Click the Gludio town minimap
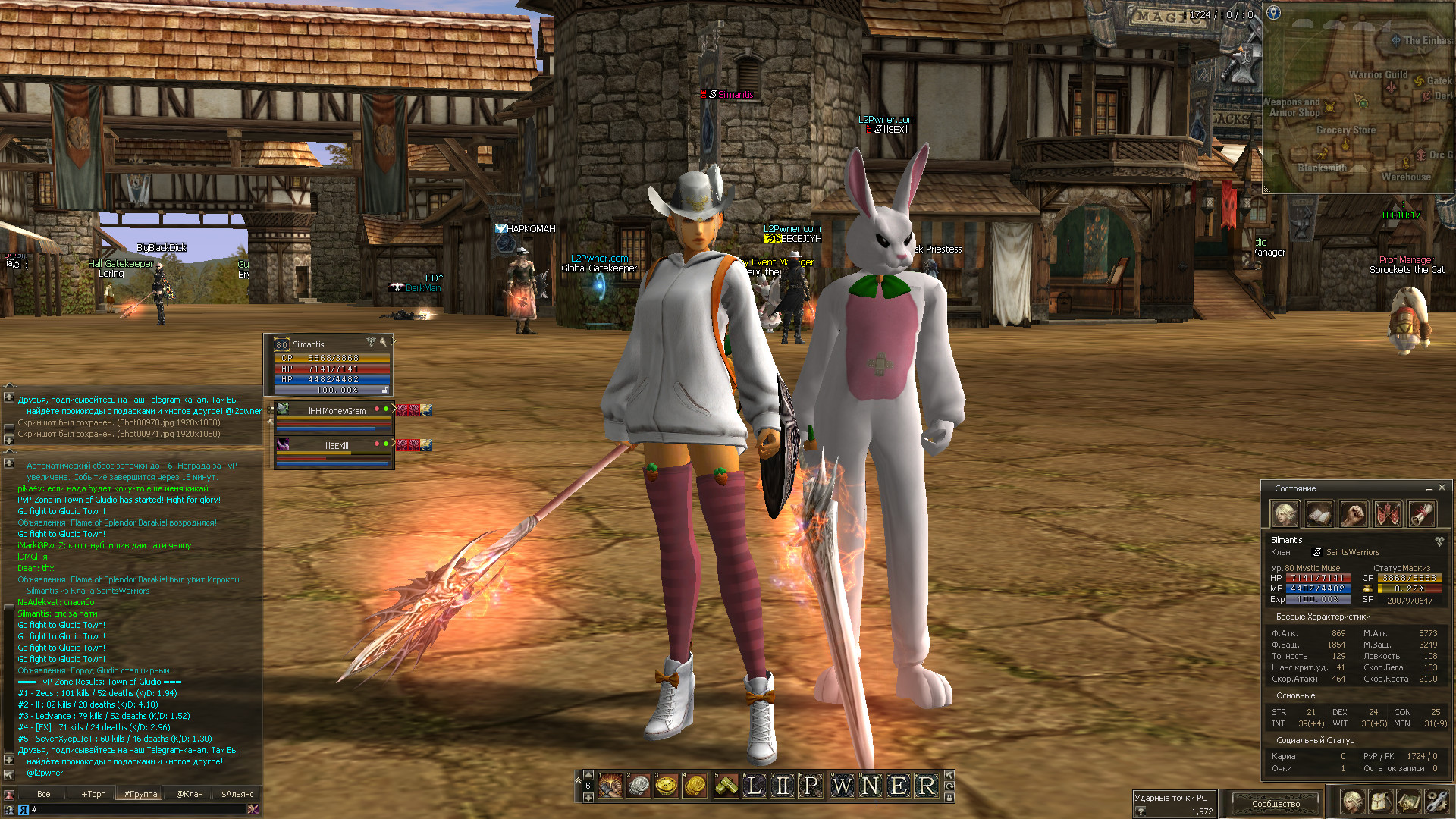 1357,99
